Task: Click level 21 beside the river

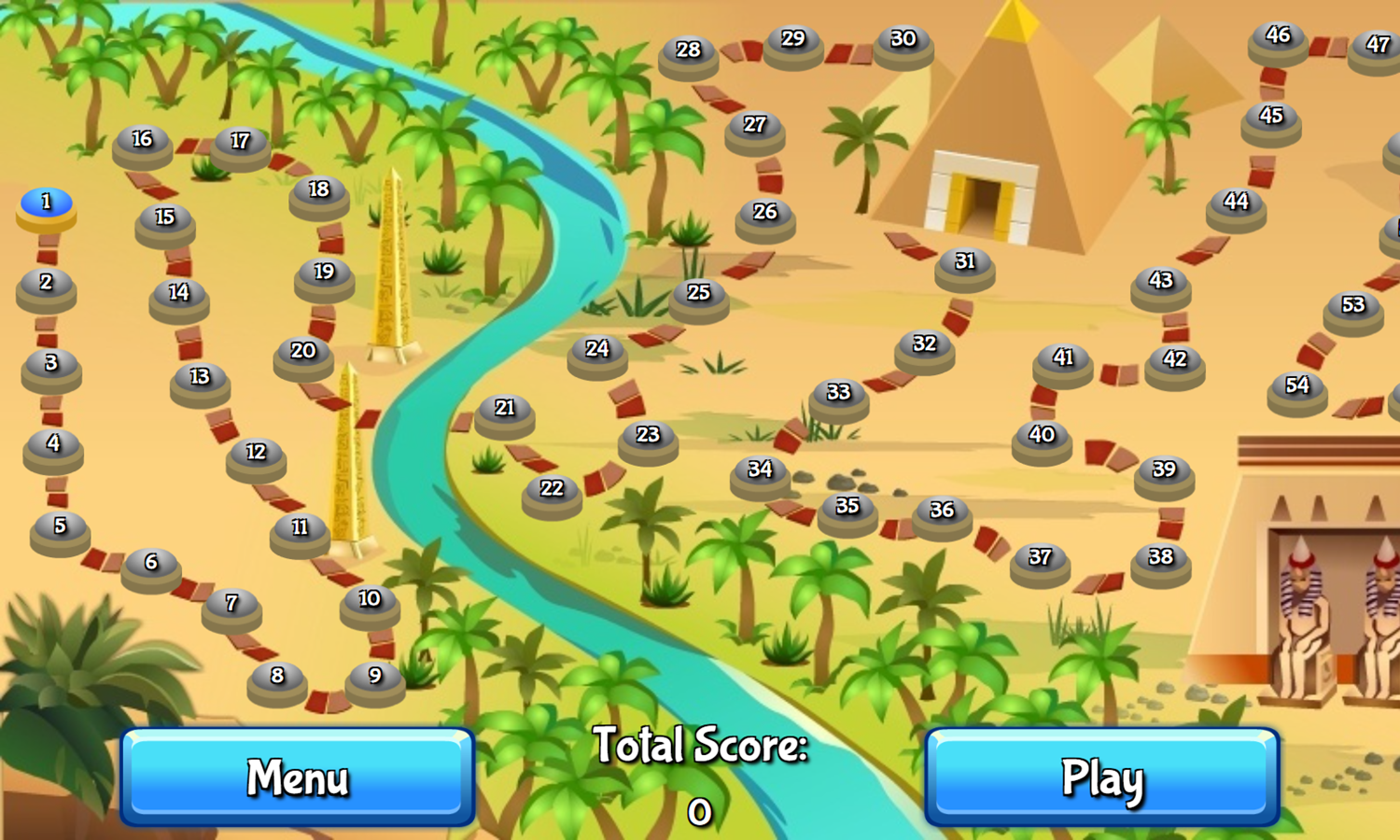Action: click(505, 408)
